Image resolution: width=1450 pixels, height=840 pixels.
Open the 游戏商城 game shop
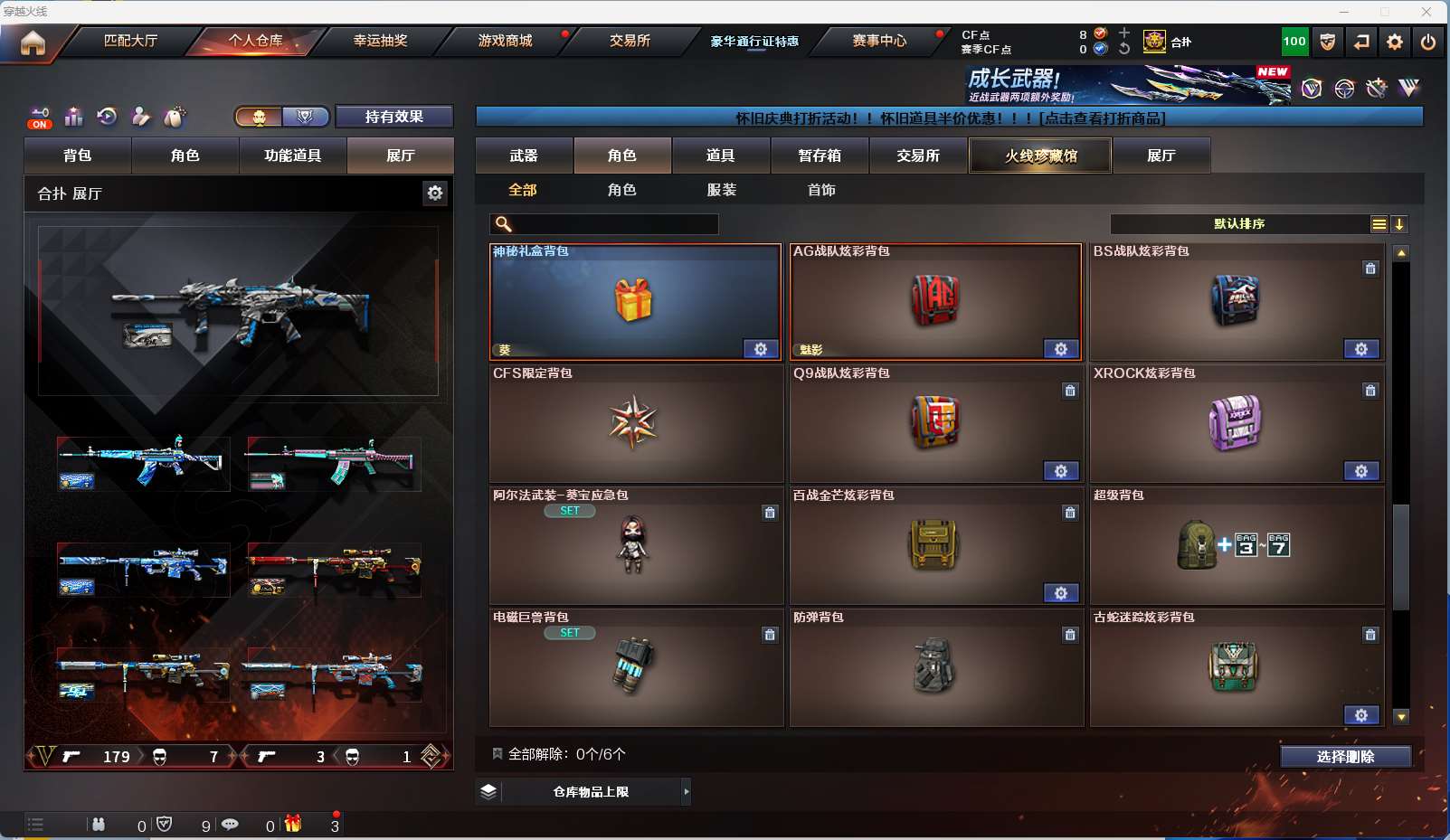[505, 41]
